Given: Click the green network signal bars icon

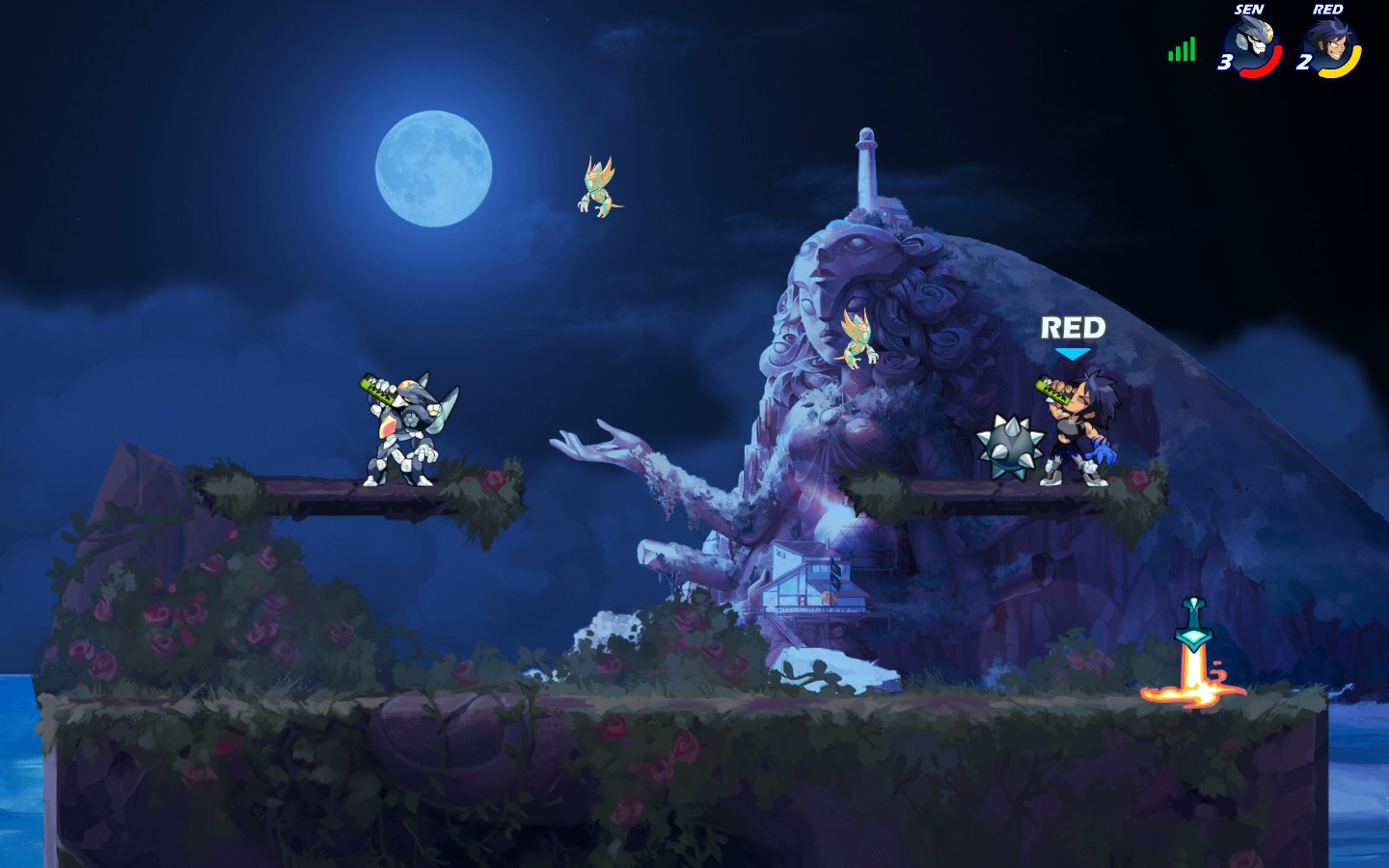Looking at the screenshot, I should click(x=1181, y=49).
